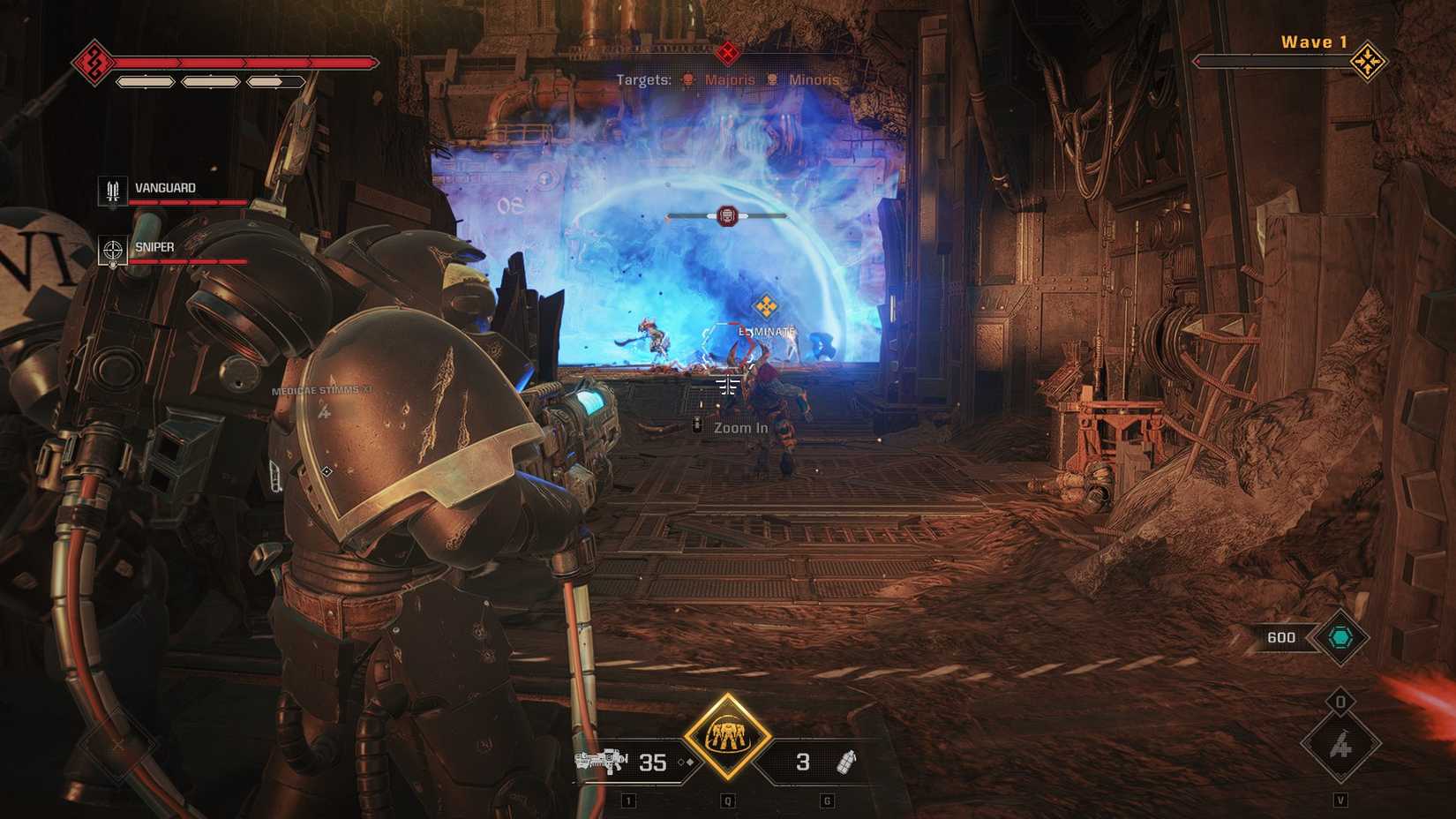Viewport: 1456px width, 819px height.
Task: Click the Wave 1 diamond emblem
Action: tap(1368, 61)
